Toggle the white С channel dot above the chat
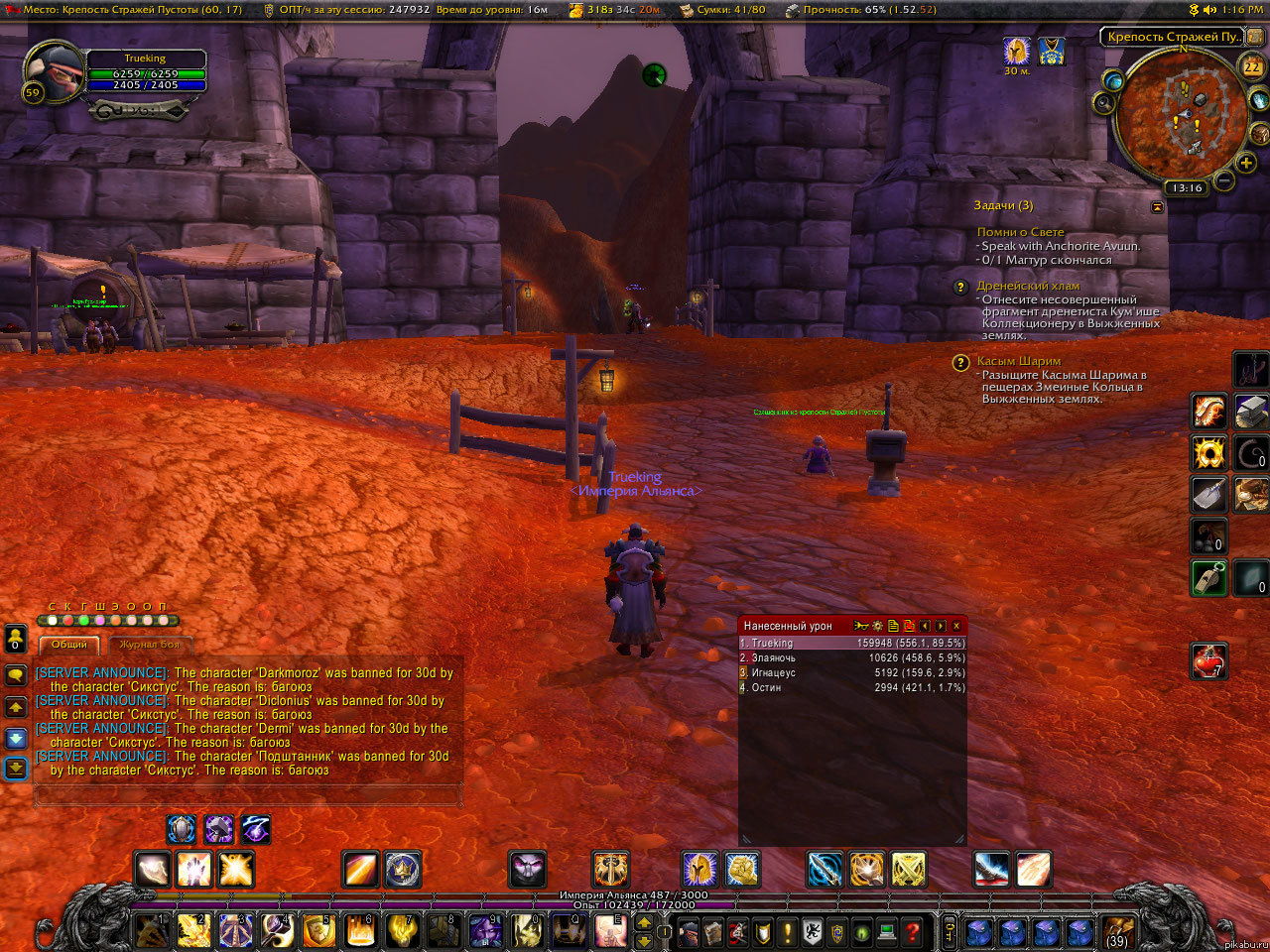The height and width of the screenshot is (952, 1270). coord(53,620)
